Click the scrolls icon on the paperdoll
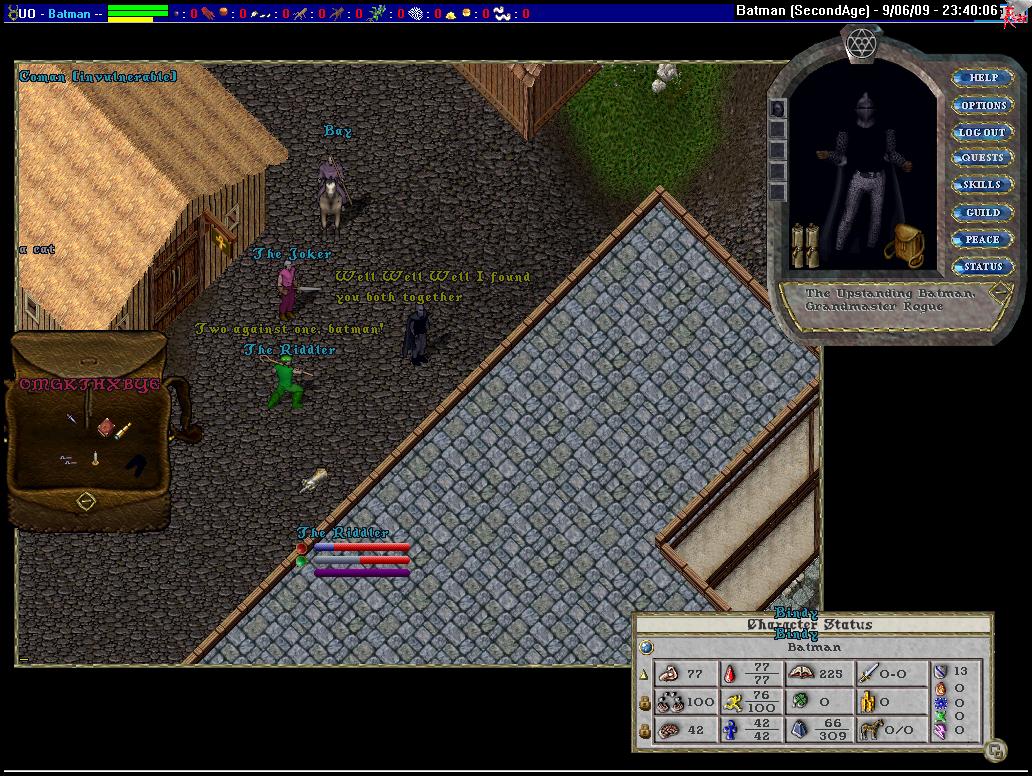Image resolution: width=1032 pixels, height=776 pixels. (805, 246)
